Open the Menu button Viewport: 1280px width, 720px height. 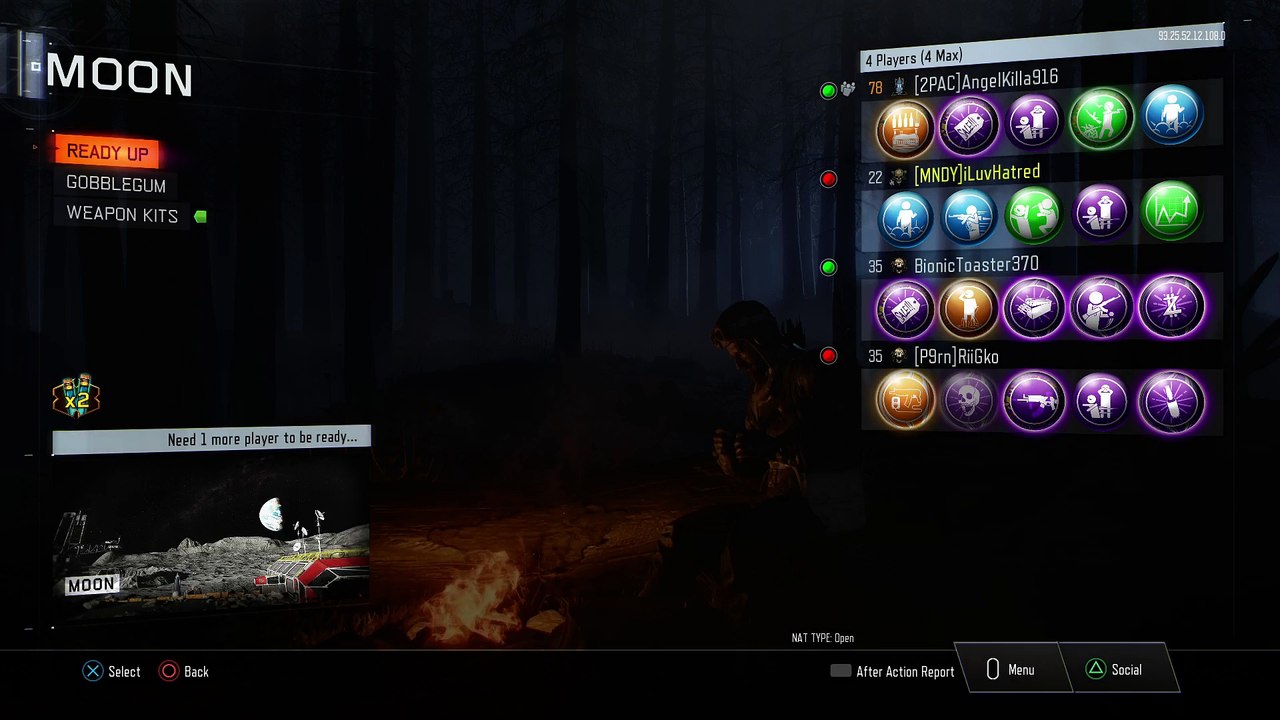[x=1010, y=670]
